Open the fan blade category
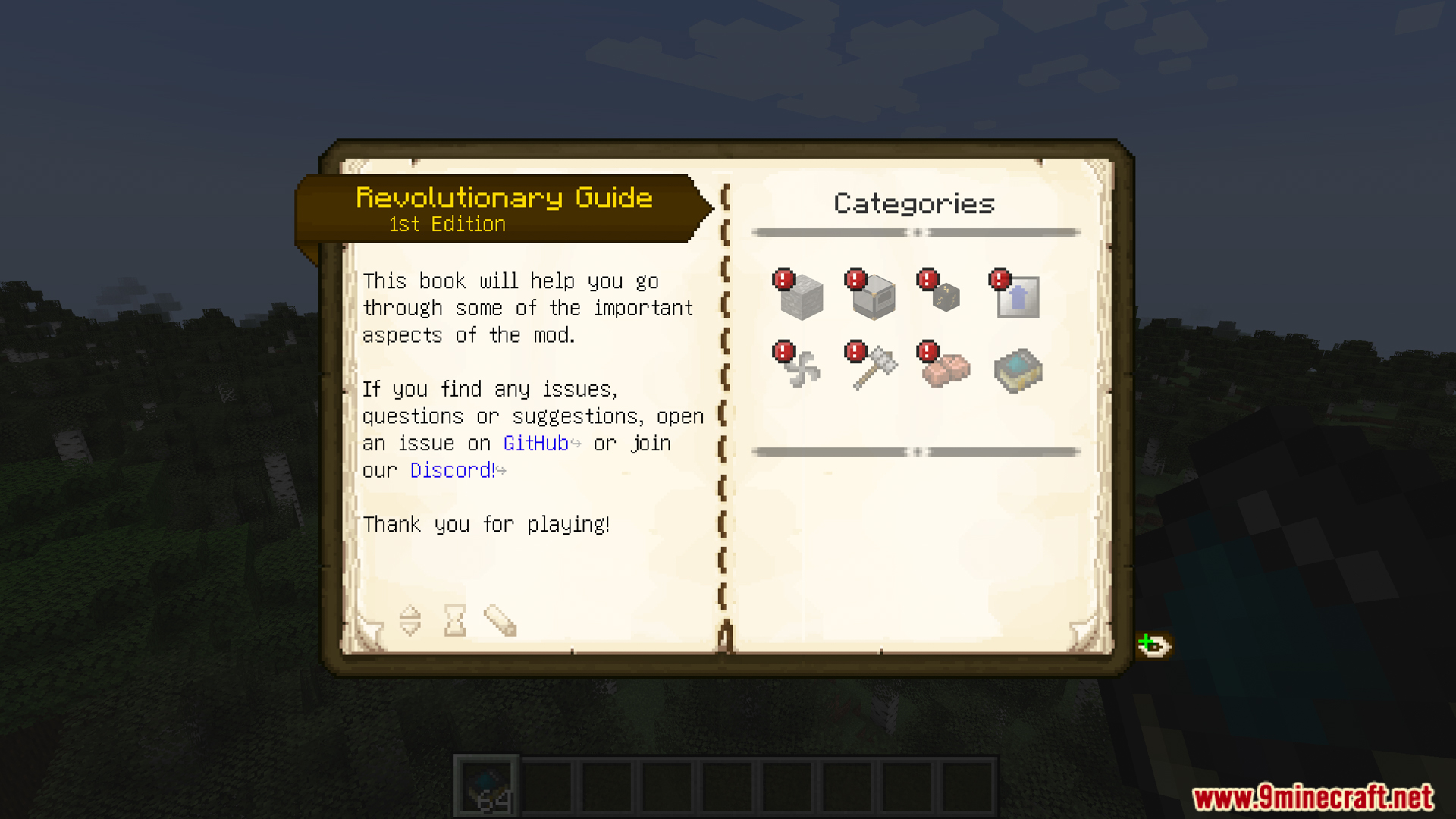Screen dimensions: 1456x819 click(801, 369)
